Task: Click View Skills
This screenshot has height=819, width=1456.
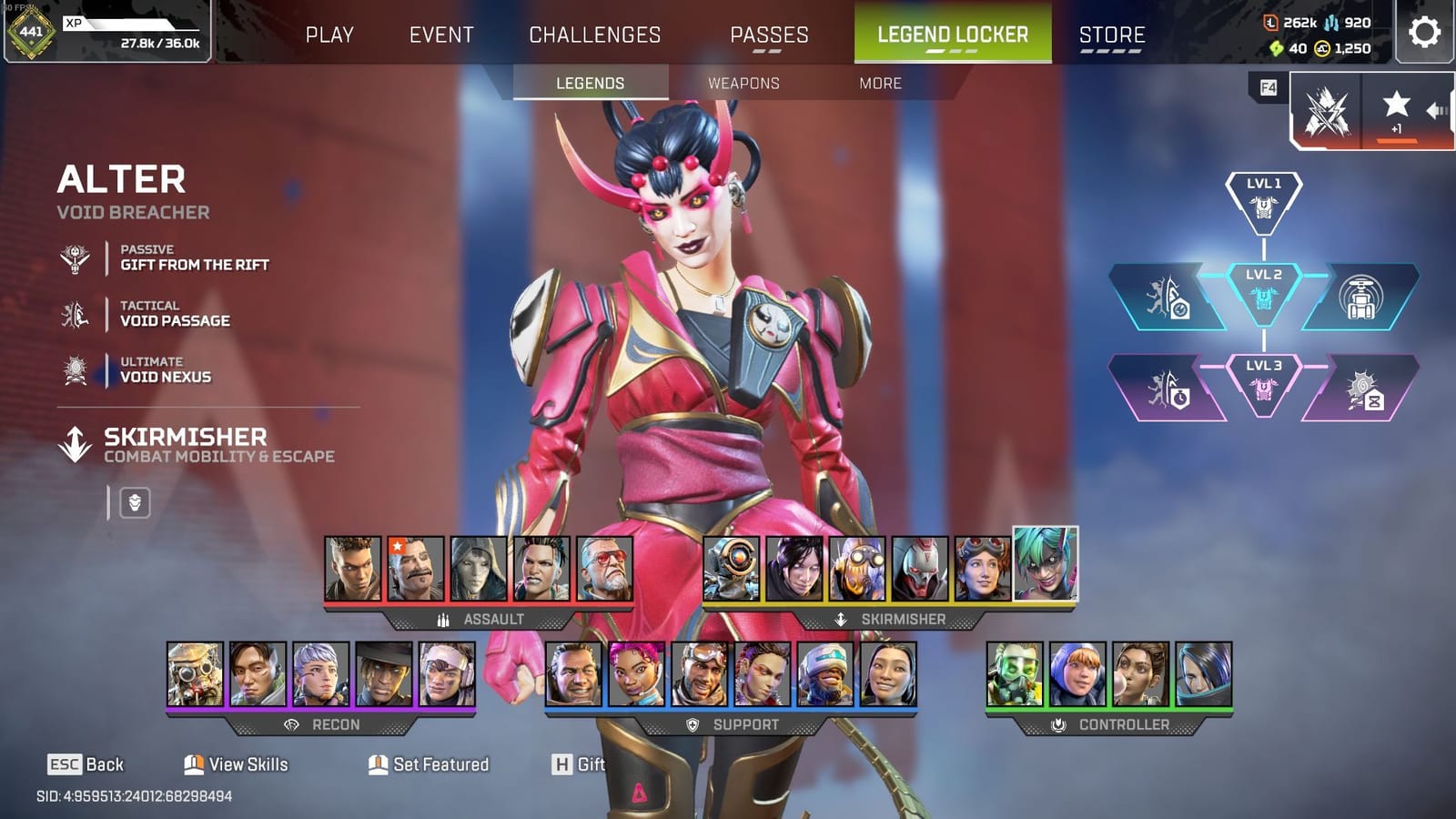Action: pos(237,764)
